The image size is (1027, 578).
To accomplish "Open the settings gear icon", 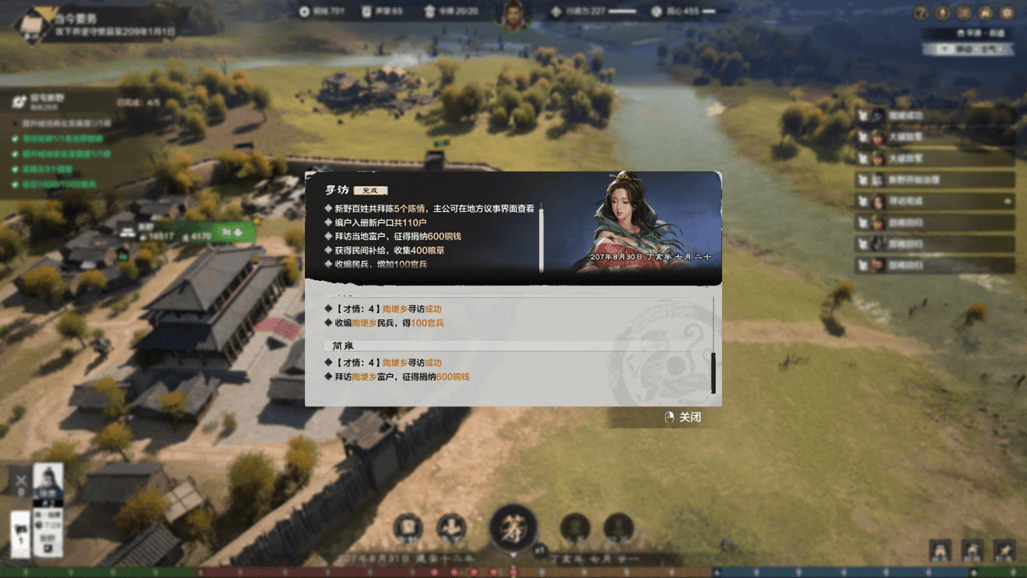I will point(1007,13).
